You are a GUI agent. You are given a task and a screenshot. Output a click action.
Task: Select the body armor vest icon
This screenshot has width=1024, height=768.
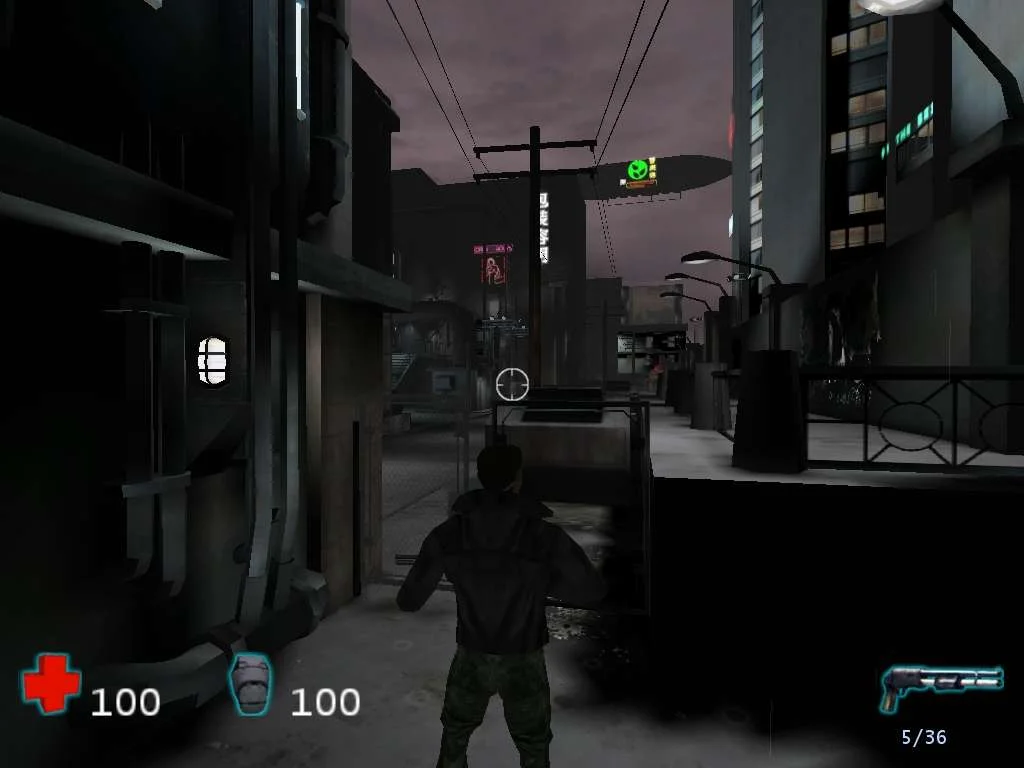point(249,684)
